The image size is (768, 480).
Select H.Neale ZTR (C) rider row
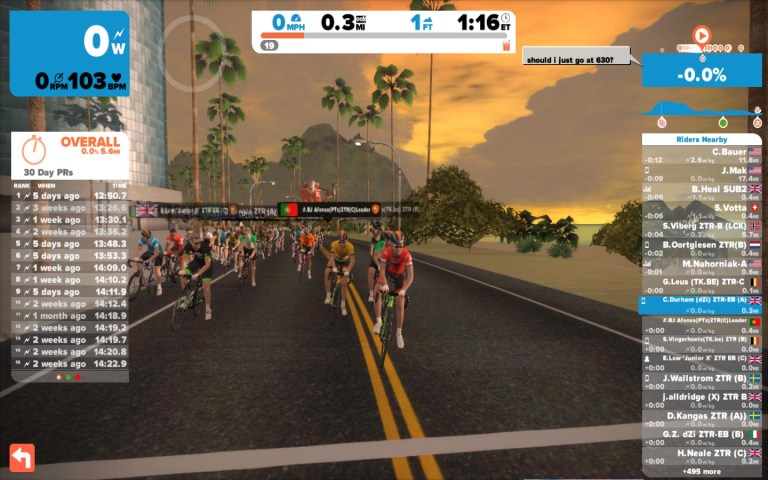pos(701,456)
